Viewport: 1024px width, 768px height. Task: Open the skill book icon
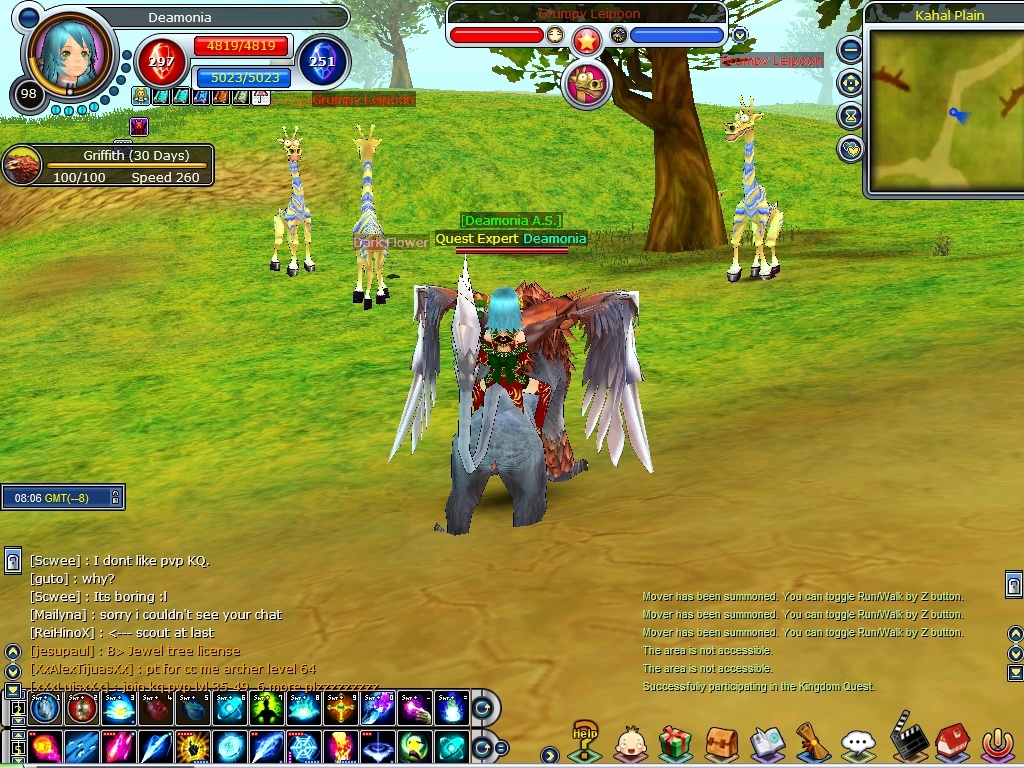coord(767,743)
